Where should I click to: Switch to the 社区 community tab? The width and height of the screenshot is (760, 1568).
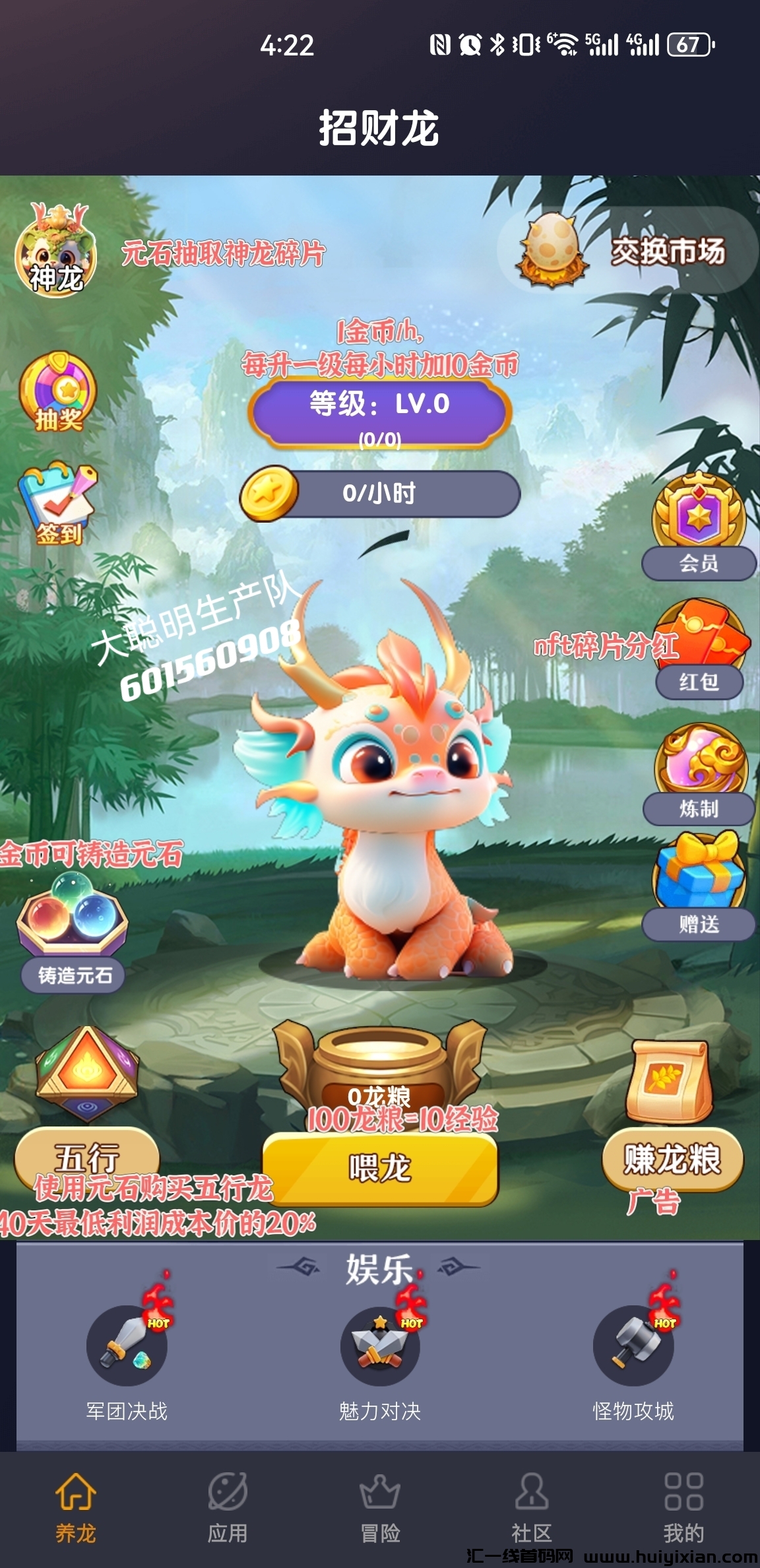pyautogui.click(x=532, y=1508)
